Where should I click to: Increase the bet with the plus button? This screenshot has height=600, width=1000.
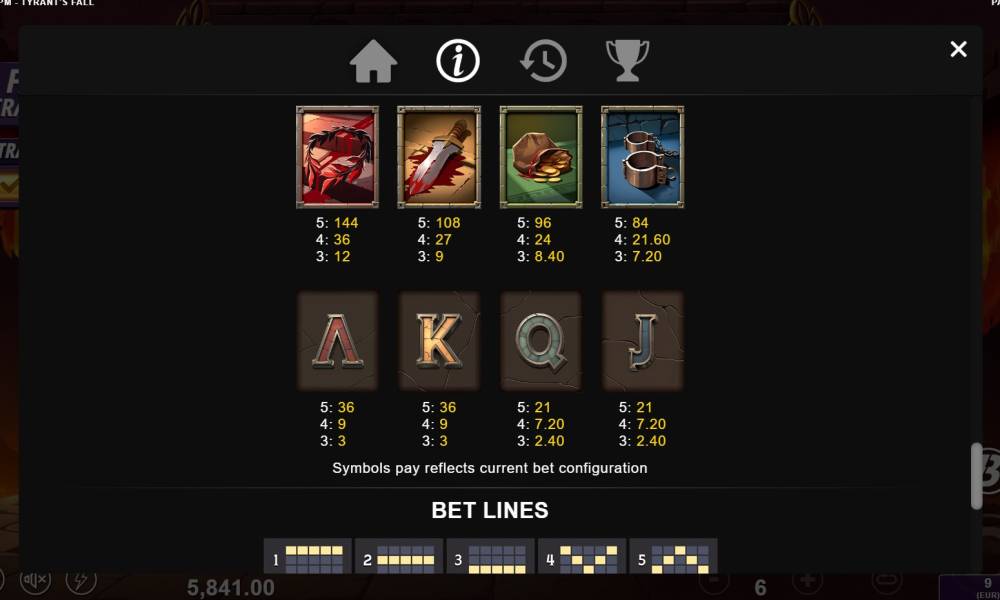pos(808,580)
